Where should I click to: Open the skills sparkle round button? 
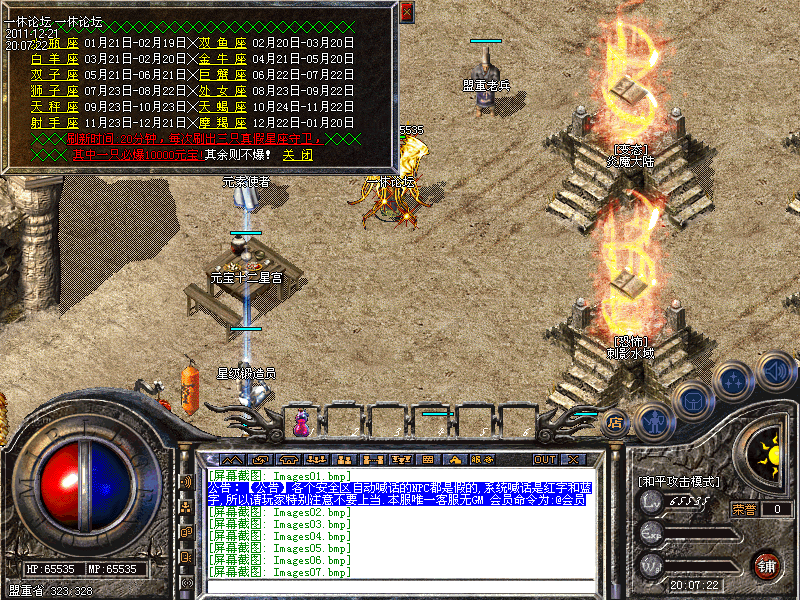click(735, 380)
